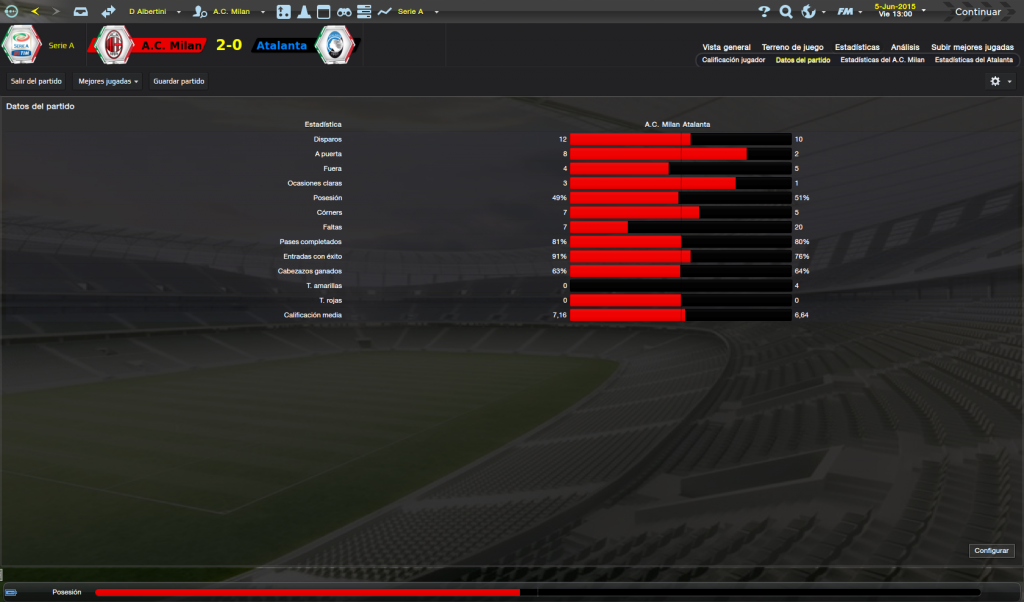Open the magnifying glass search

click(x=786, y=12)
